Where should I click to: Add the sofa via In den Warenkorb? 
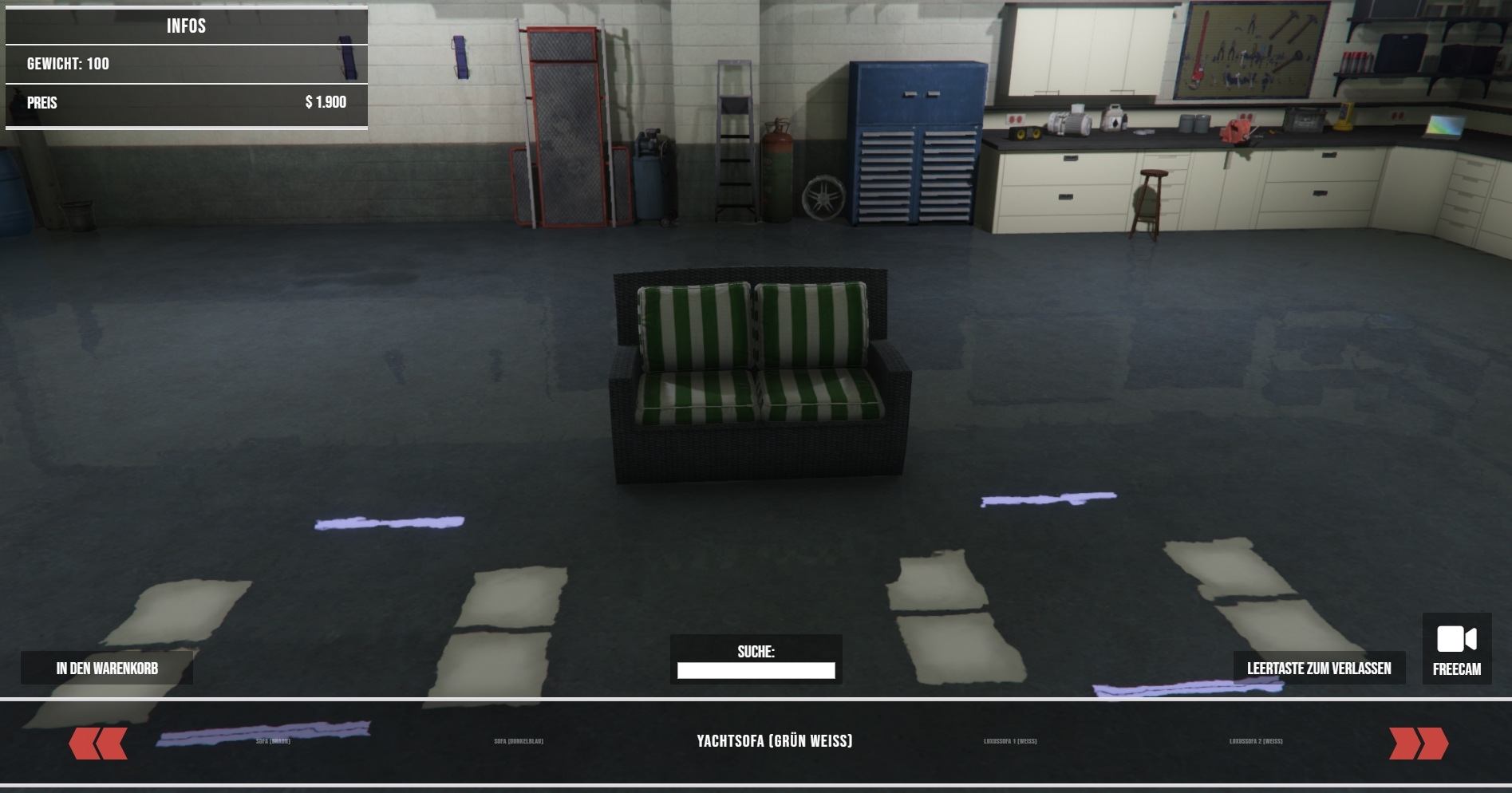coord(107,669)
